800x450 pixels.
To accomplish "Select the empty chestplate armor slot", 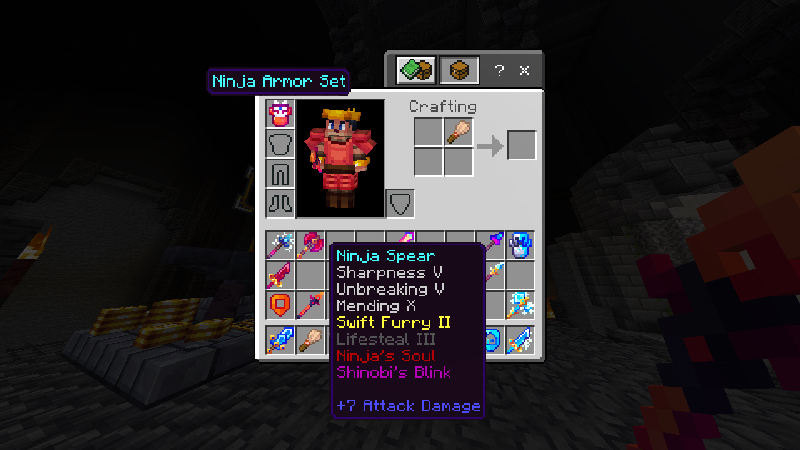I will pos(280,143).
